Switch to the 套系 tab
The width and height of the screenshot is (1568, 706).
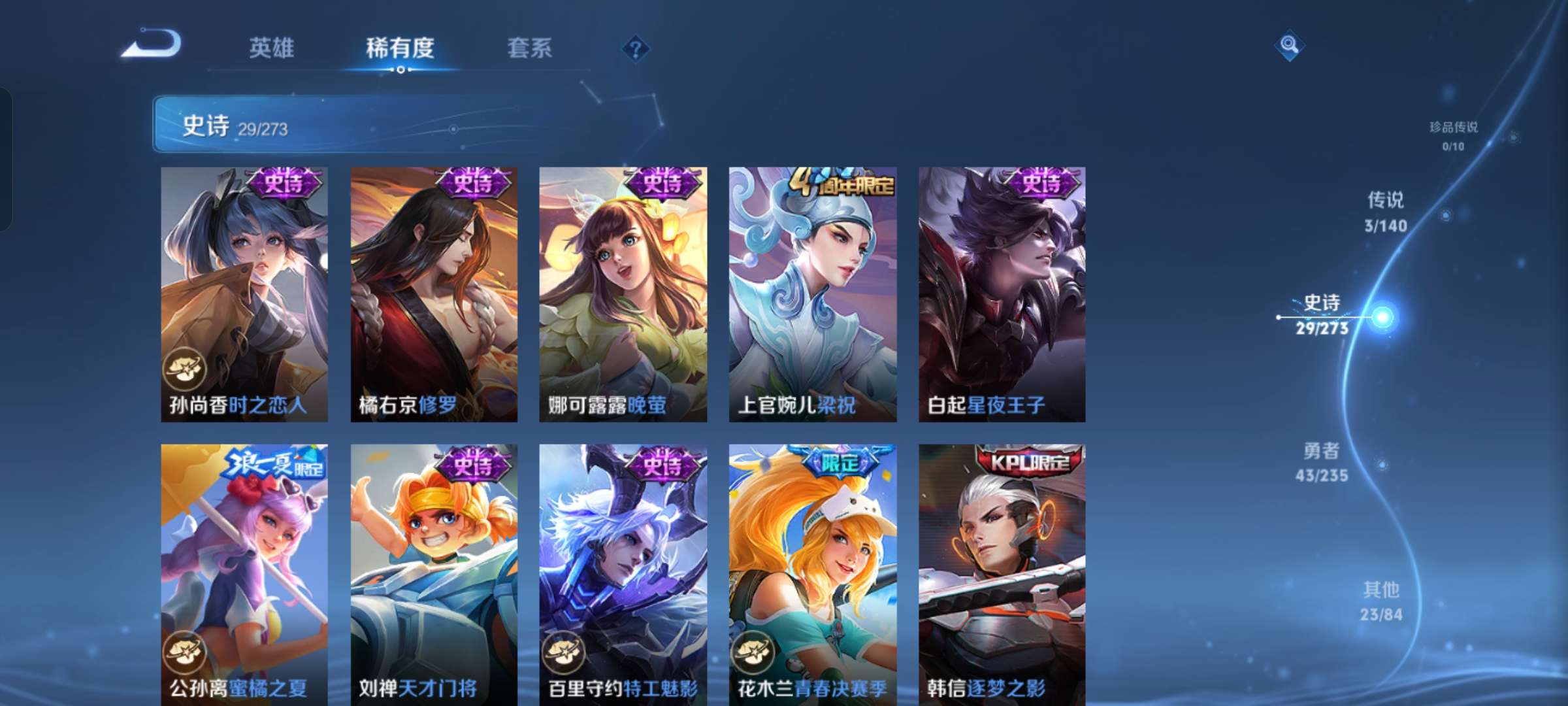(x=531, y=48)
